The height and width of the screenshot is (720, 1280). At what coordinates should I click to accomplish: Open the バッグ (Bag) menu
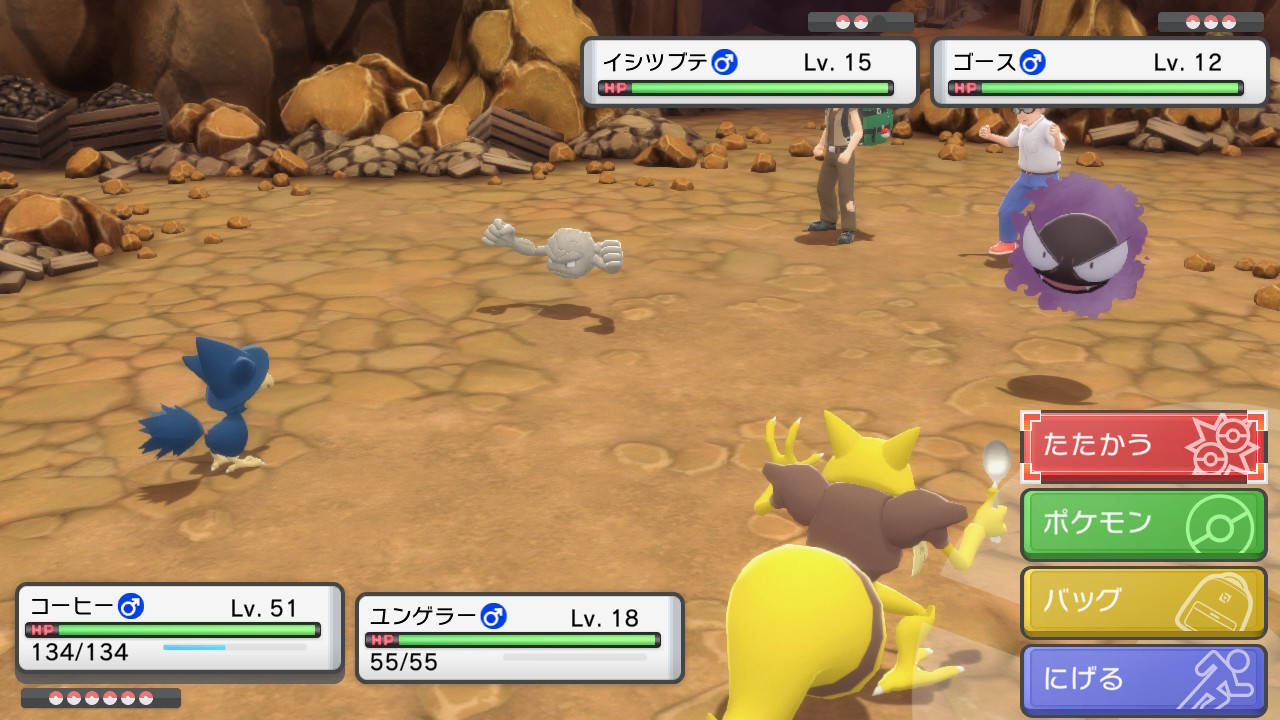[x=1143, y=602]
